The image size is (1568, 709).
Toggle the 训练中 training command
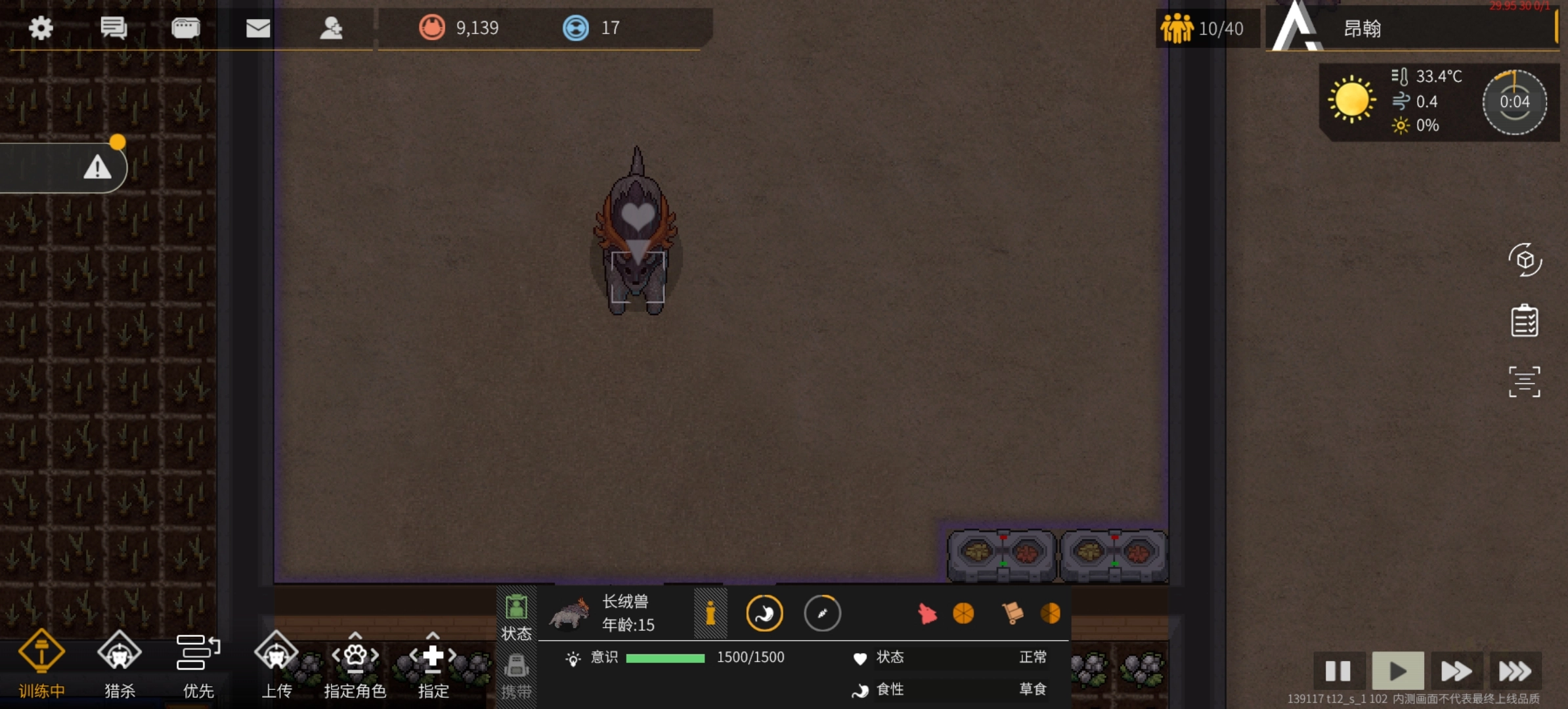pyautogui.click(x=41, y=664)
